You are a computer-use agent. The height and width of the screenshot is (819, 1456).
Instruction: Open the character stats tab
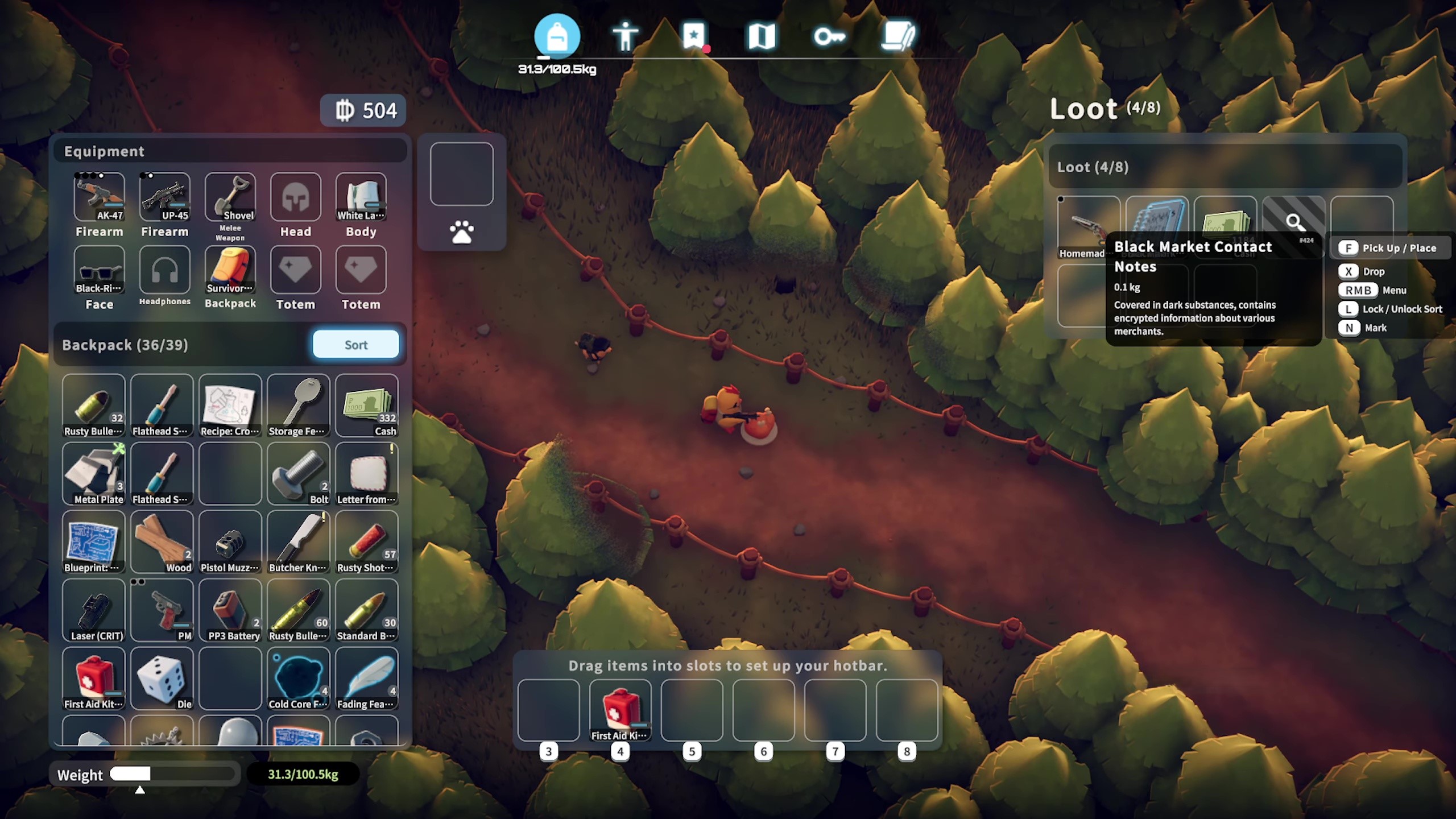(x=625, y=37)
